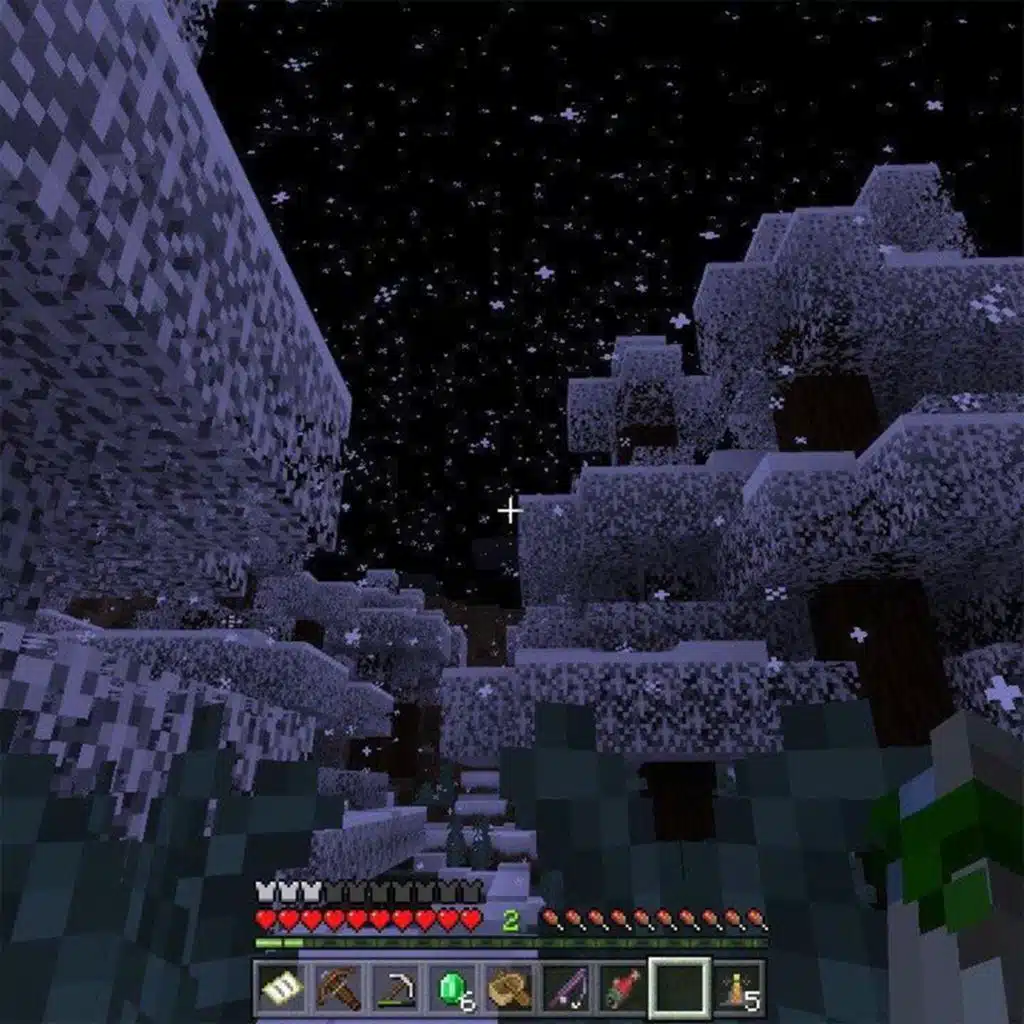This screenshot has height=1024, width=1024.
Task: Choose the pickaxe in the hotbar
Action: pos(396,988)
